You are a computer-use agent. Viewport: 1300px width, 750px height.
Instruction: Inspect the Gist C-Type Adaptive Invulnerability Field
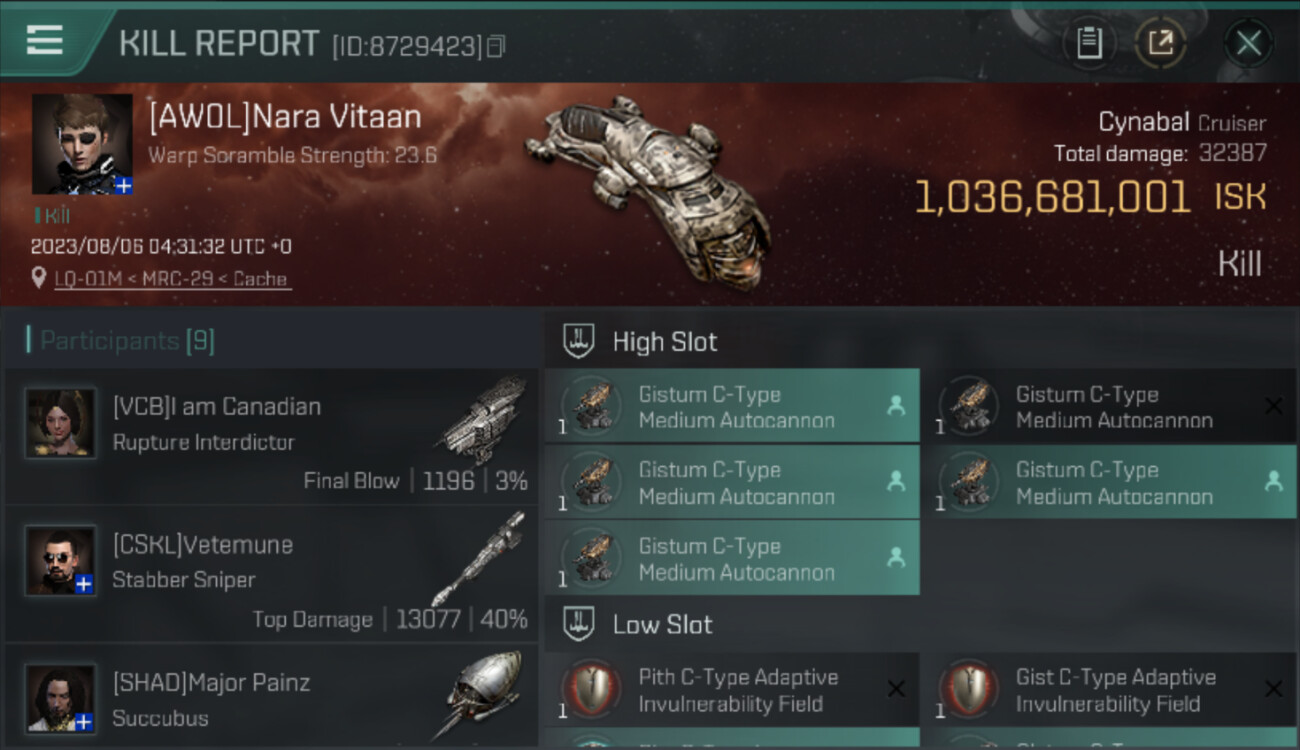tap(1109, 690)
